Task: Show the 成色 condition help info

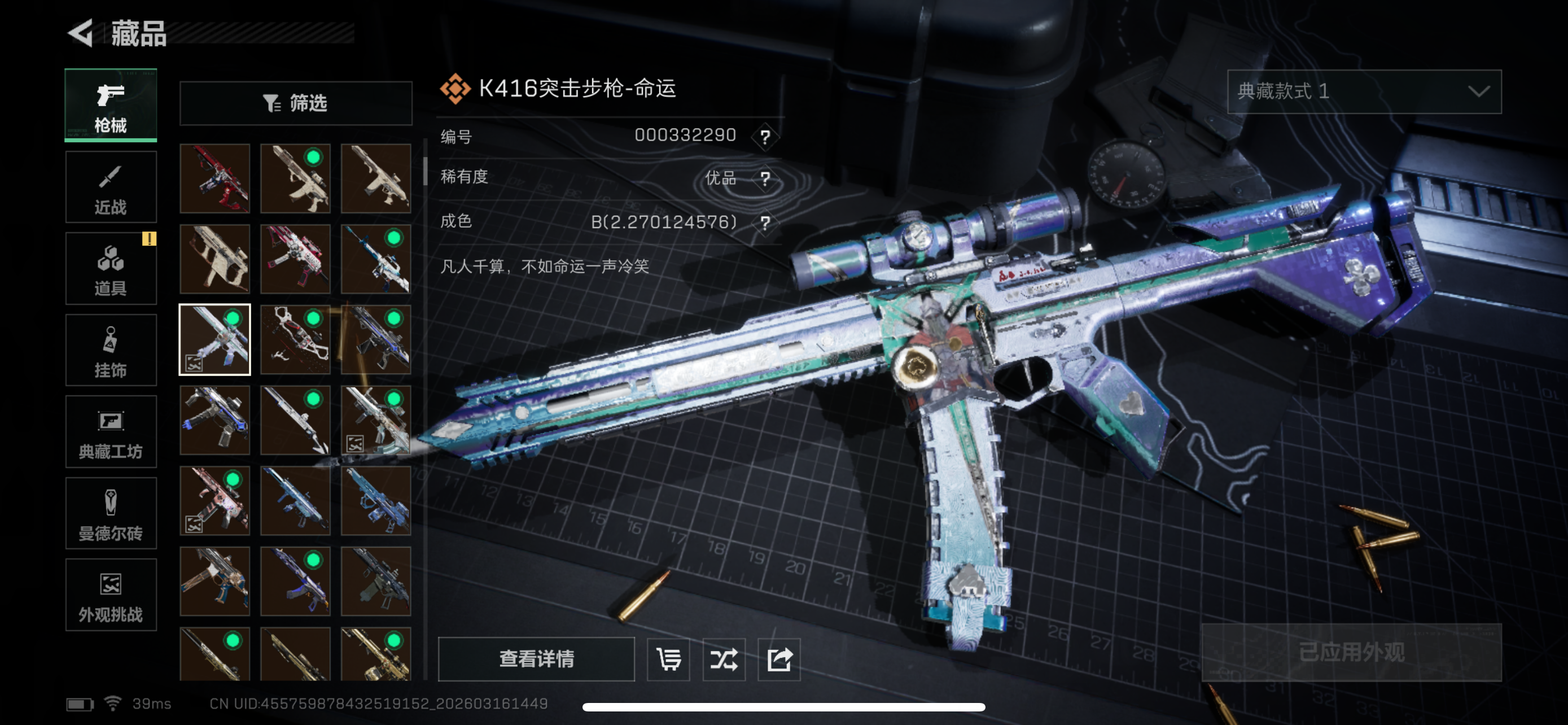Action: [765, 223]
